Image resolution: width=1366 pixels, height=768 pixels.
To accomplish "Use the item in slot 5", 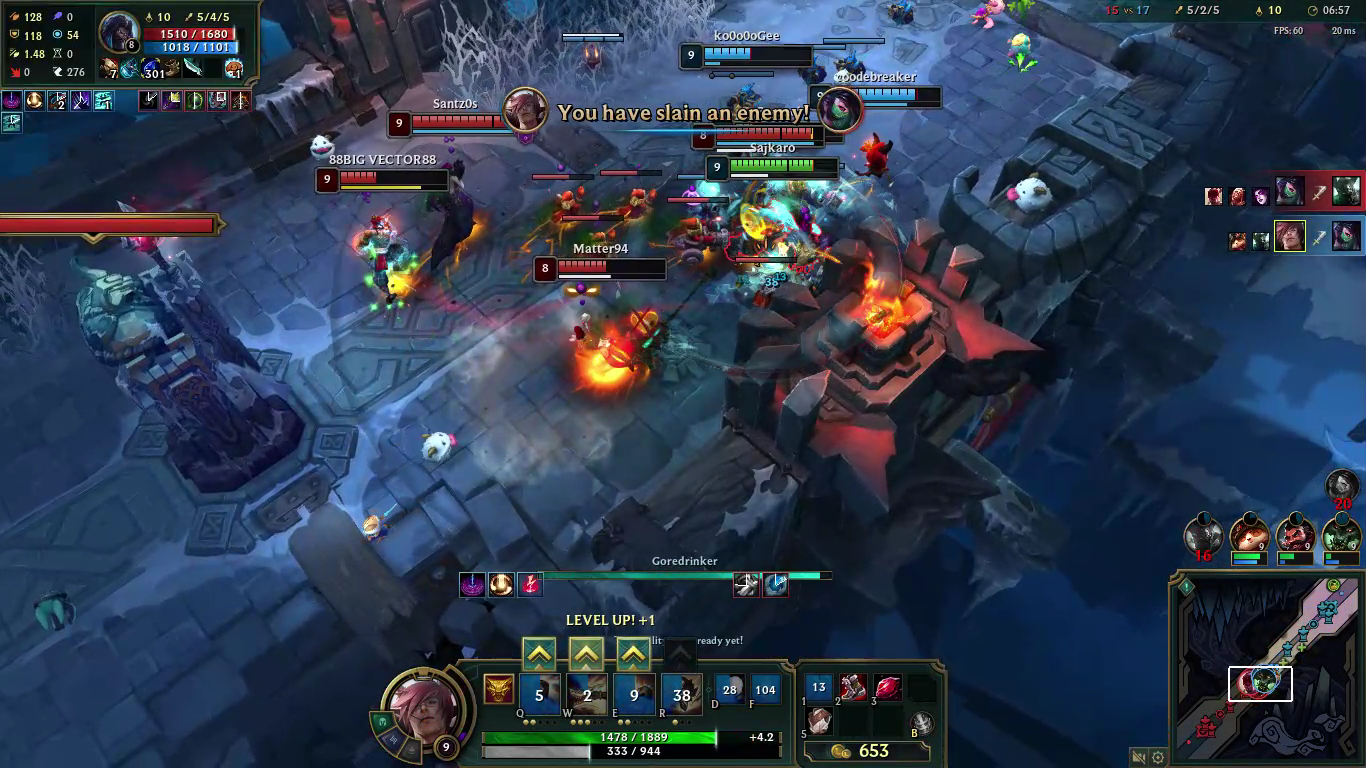I will tap(819, 721).
